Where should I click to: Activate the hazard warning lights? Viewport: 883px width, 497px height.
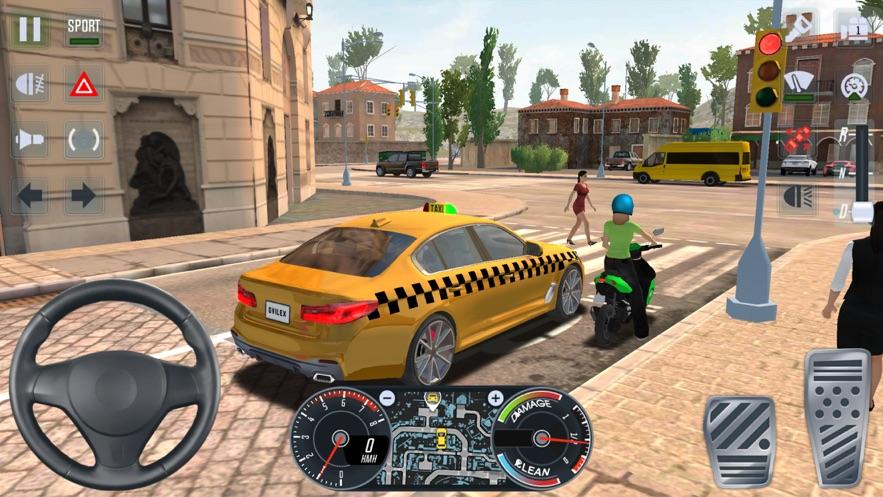84,84
